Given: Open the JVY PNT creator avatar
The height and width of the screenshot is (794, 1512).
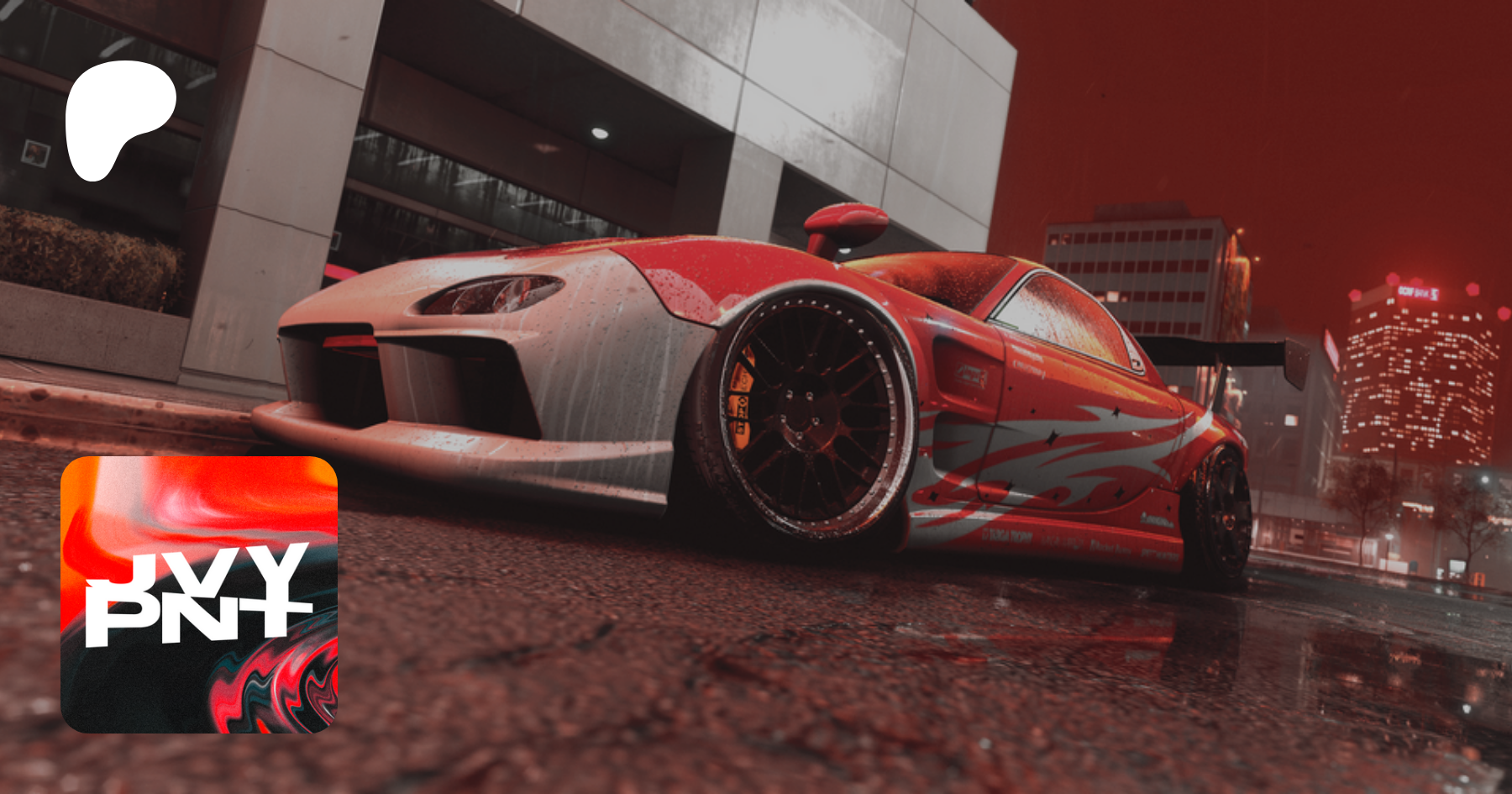Looking at the screenshot, I should (x=199, y=594).
